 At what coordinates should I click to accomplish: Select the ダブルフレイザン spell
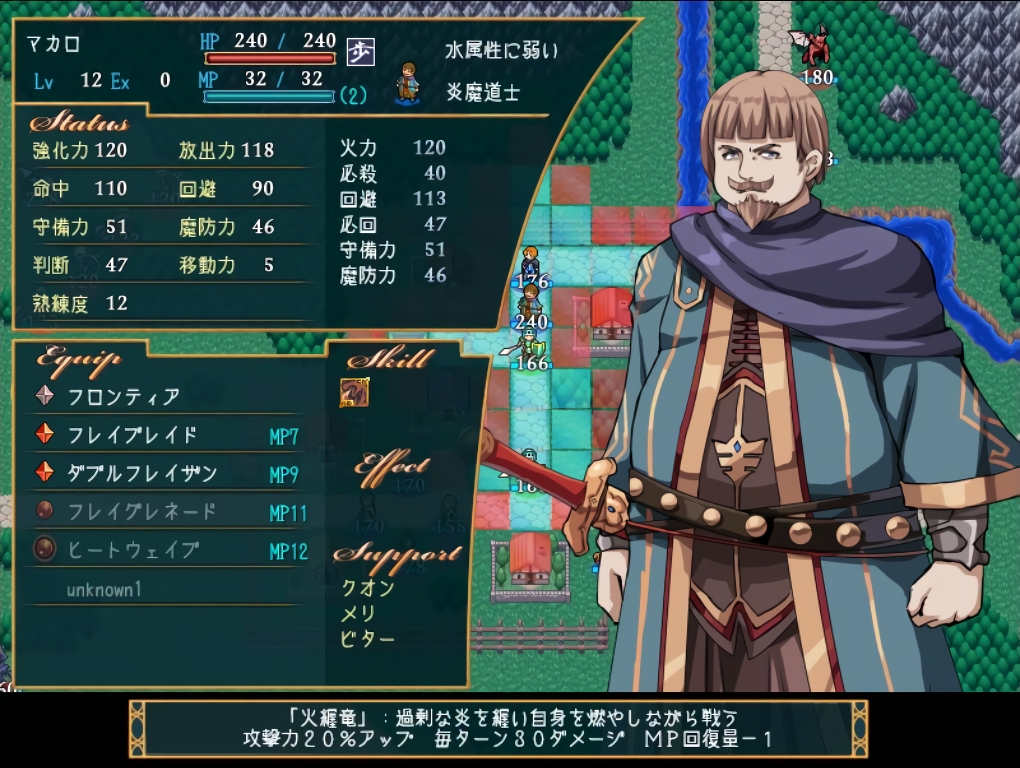tap(142, 473)
